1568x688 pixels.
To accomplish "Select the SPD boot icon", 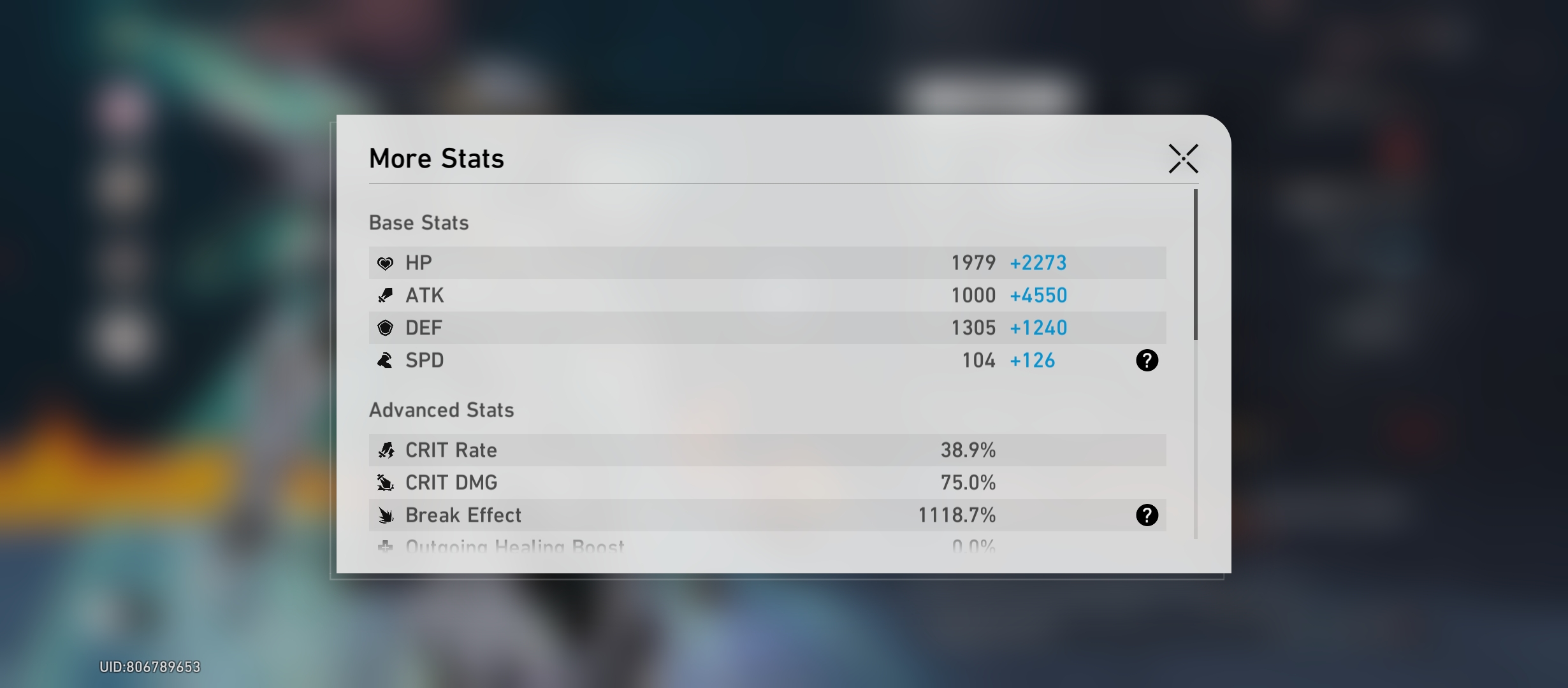I will [386, 361].
